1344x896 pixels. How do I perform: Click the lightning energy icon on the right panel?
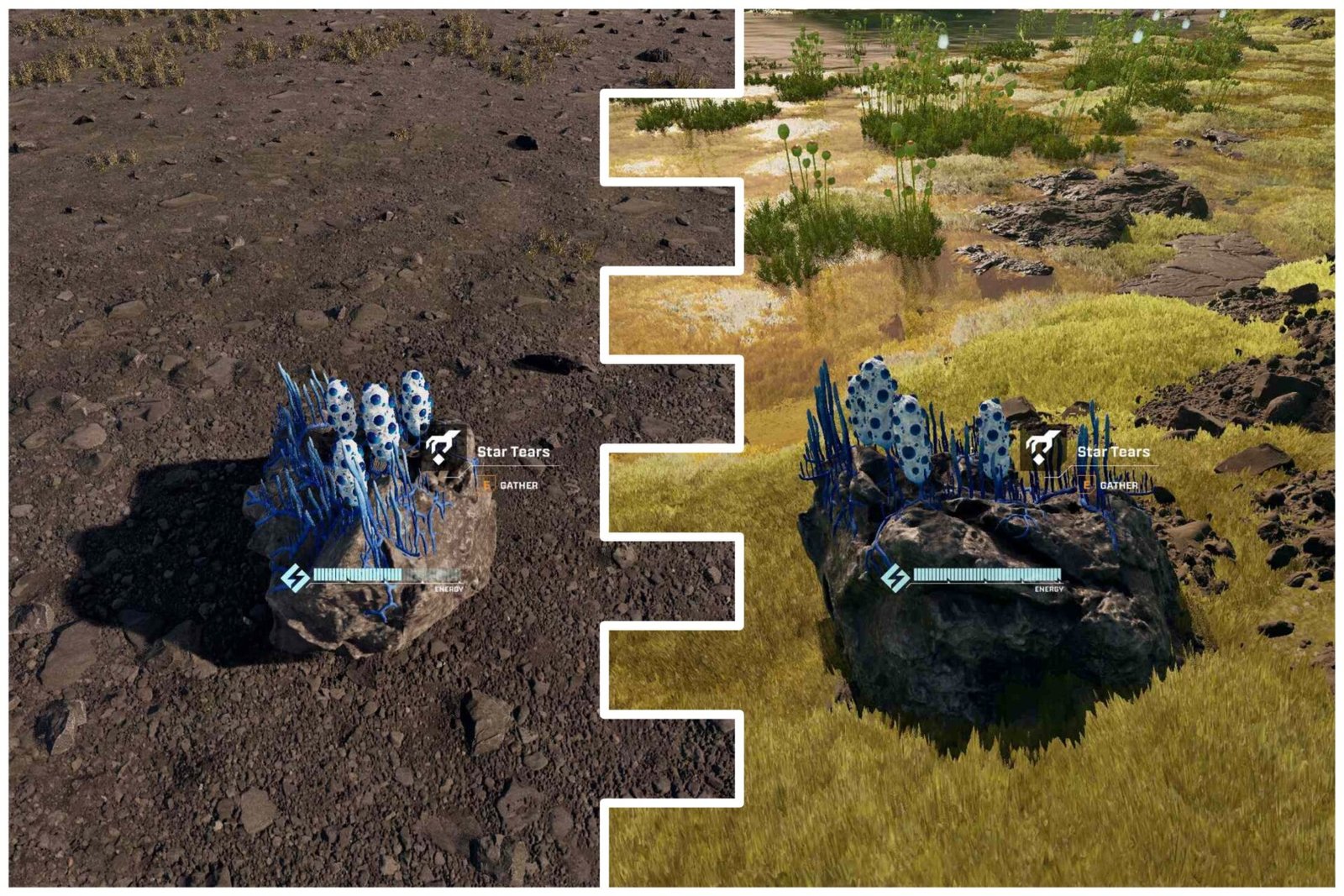(895, 578)
